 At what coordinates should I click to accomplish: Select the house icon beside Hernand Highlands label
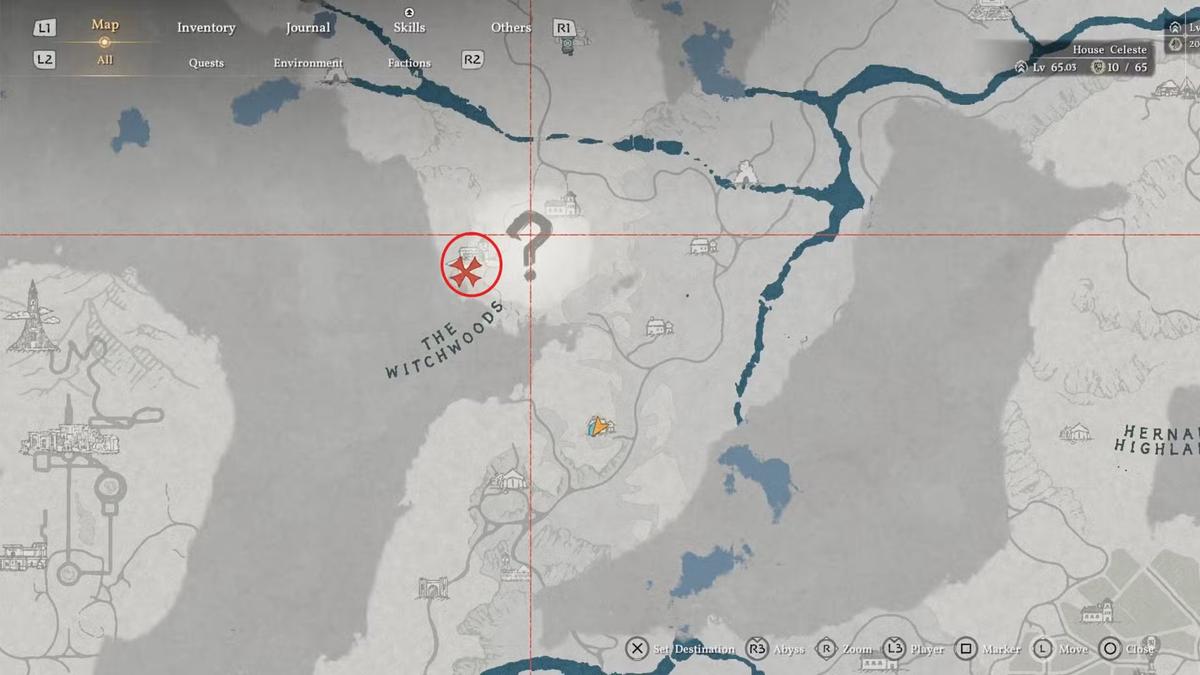tap(1076, 432)
